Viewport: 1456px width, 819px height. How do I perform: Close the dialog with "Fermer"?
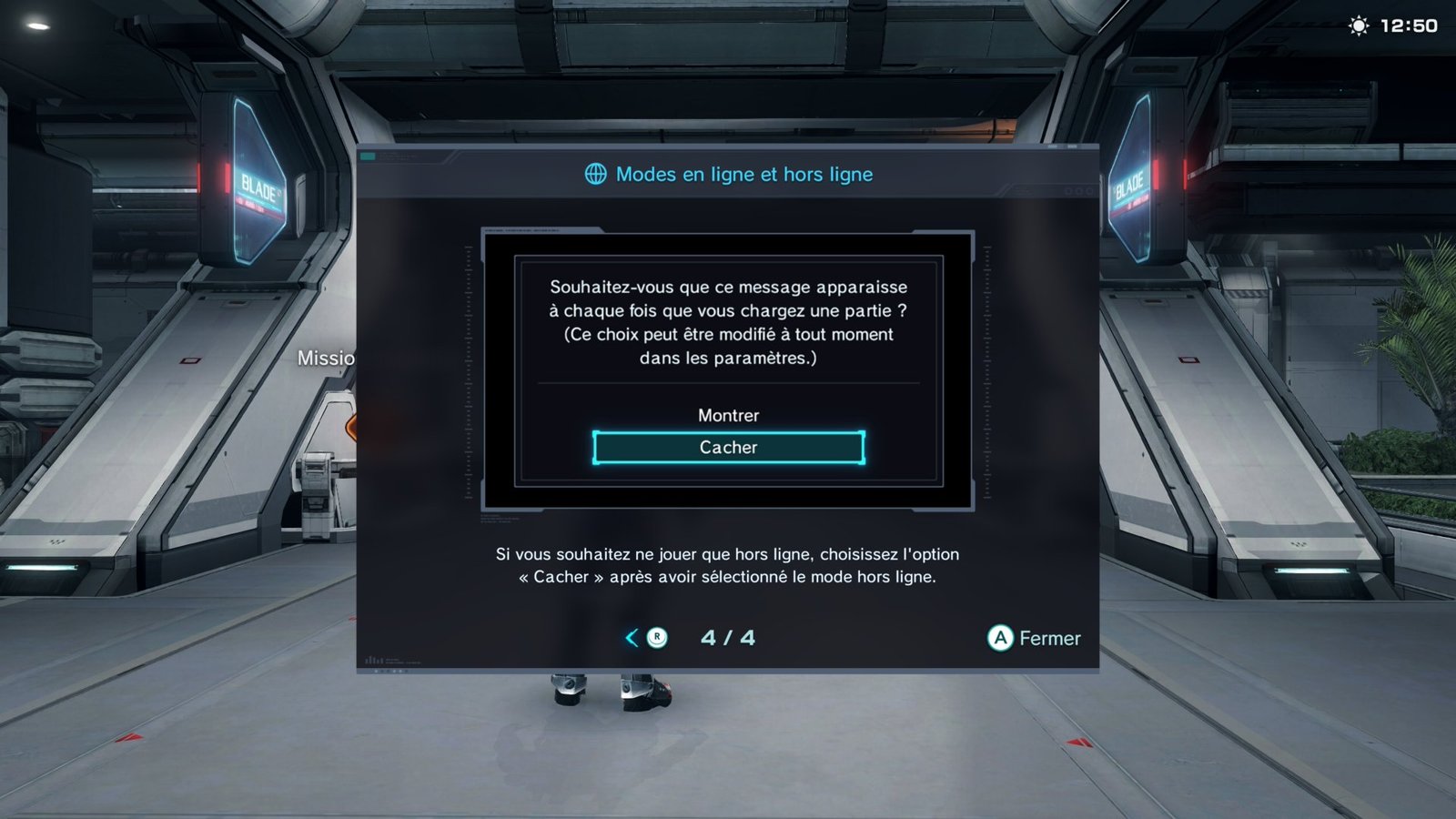click(x=1035, y=638)
